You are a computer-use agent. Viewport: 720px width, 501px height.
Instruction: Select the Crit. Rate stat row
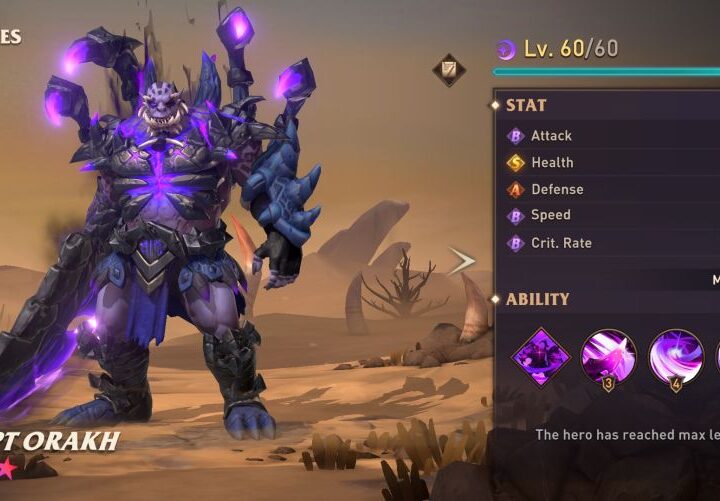point(610,243)
